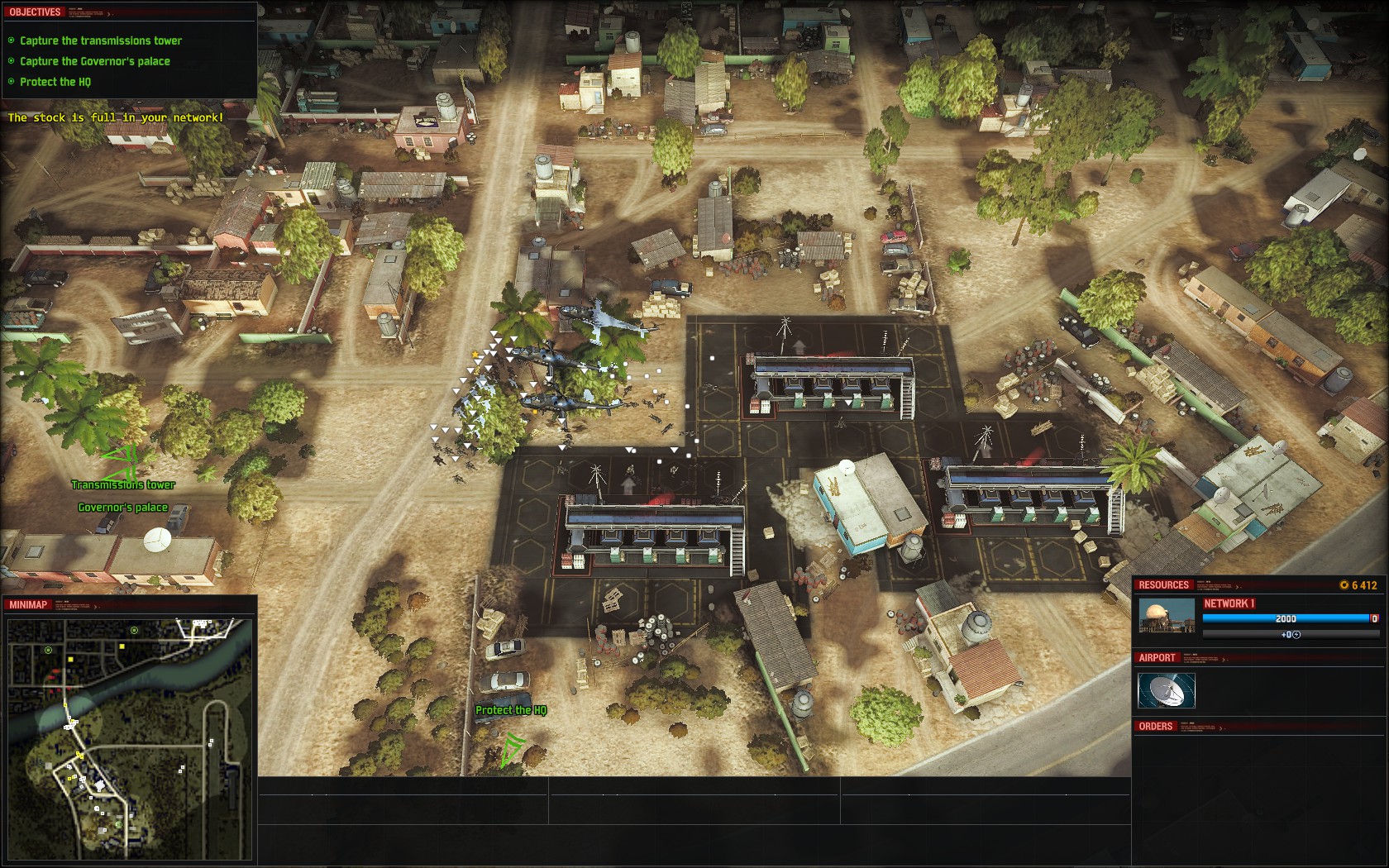Screen dimensions: 1389x868
Task: Click the Airport satellite dish icon
Action: click(1167, 690)
